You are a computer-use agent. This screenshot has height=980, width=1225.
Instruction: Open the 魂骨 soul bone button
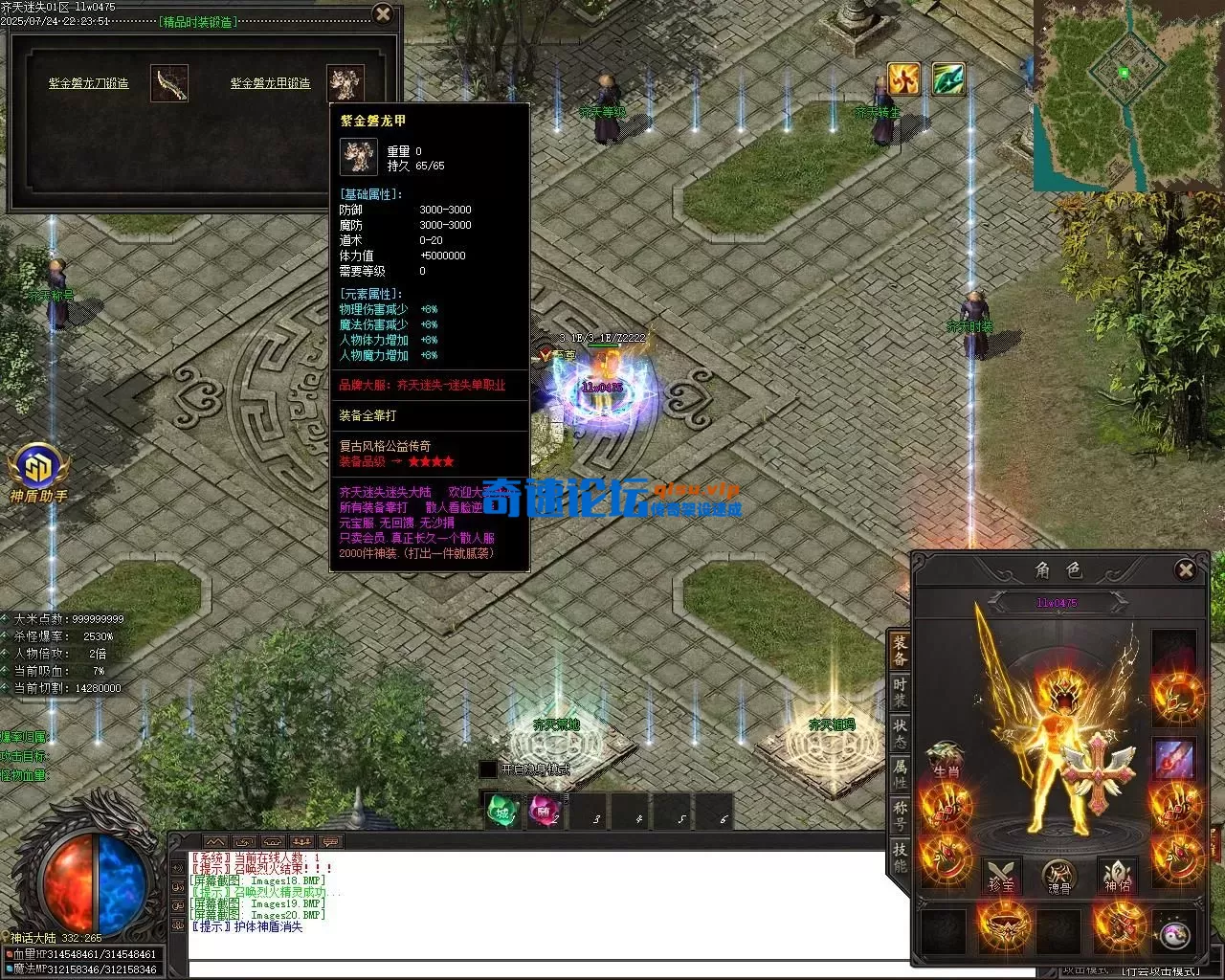tap(1058, 876)
